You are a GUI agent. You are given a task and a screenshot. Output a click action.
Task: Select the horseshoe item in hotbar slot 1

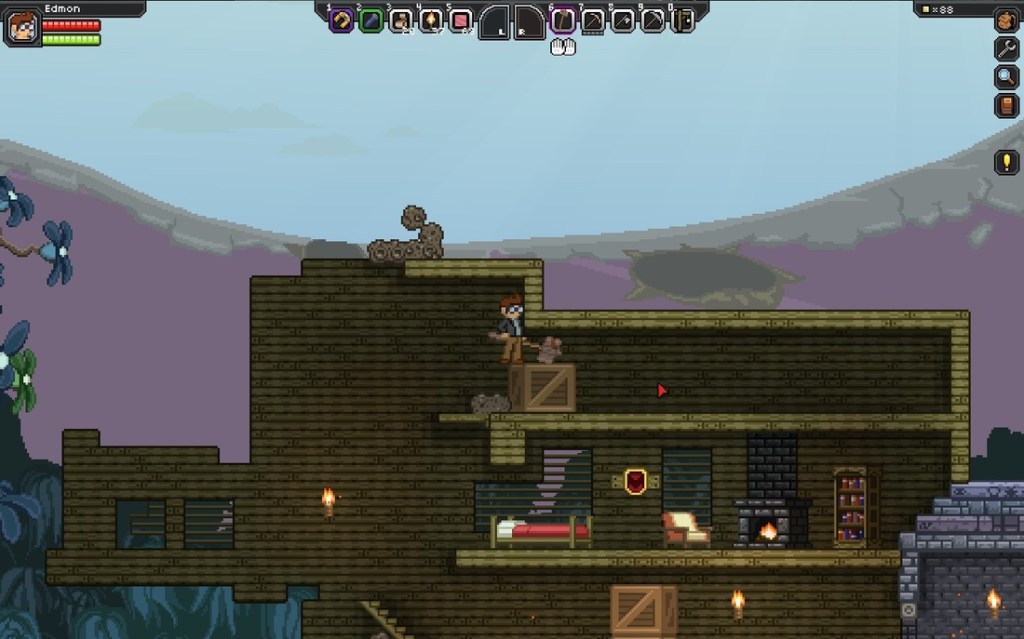pyautogui.click(x=341, y=20)
